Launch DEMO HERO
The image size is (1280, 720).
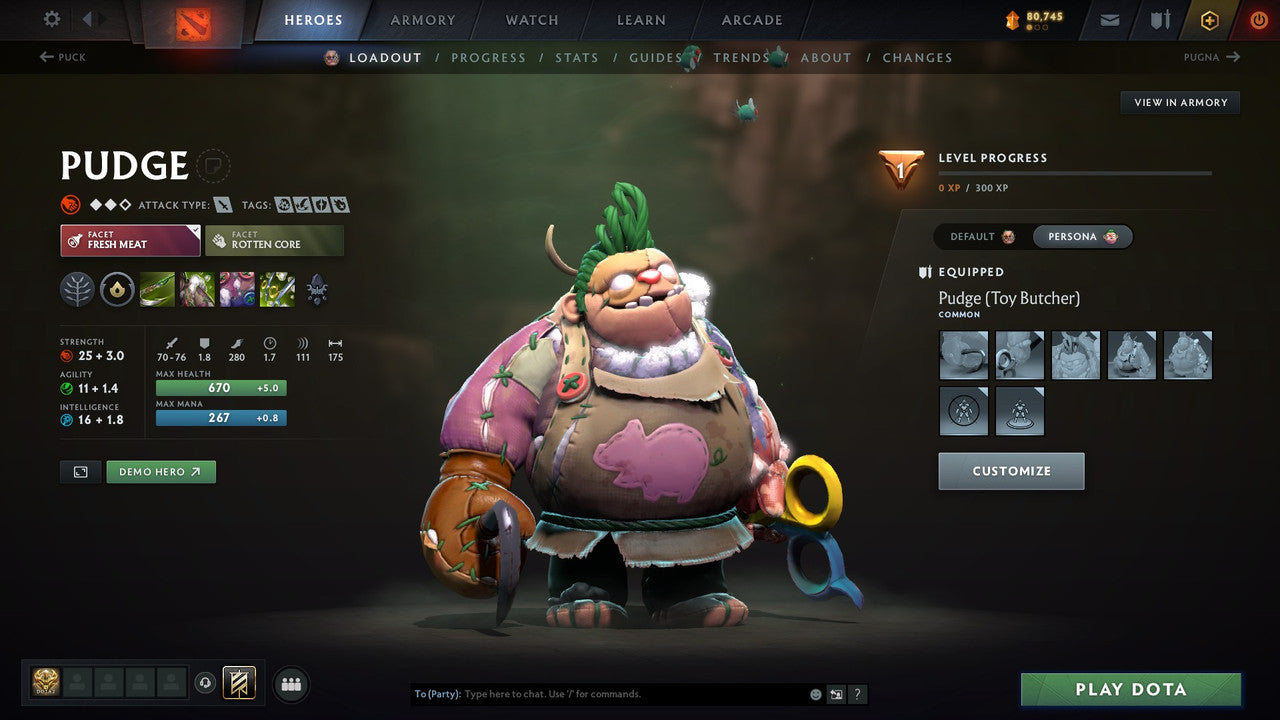pos(161,471)
